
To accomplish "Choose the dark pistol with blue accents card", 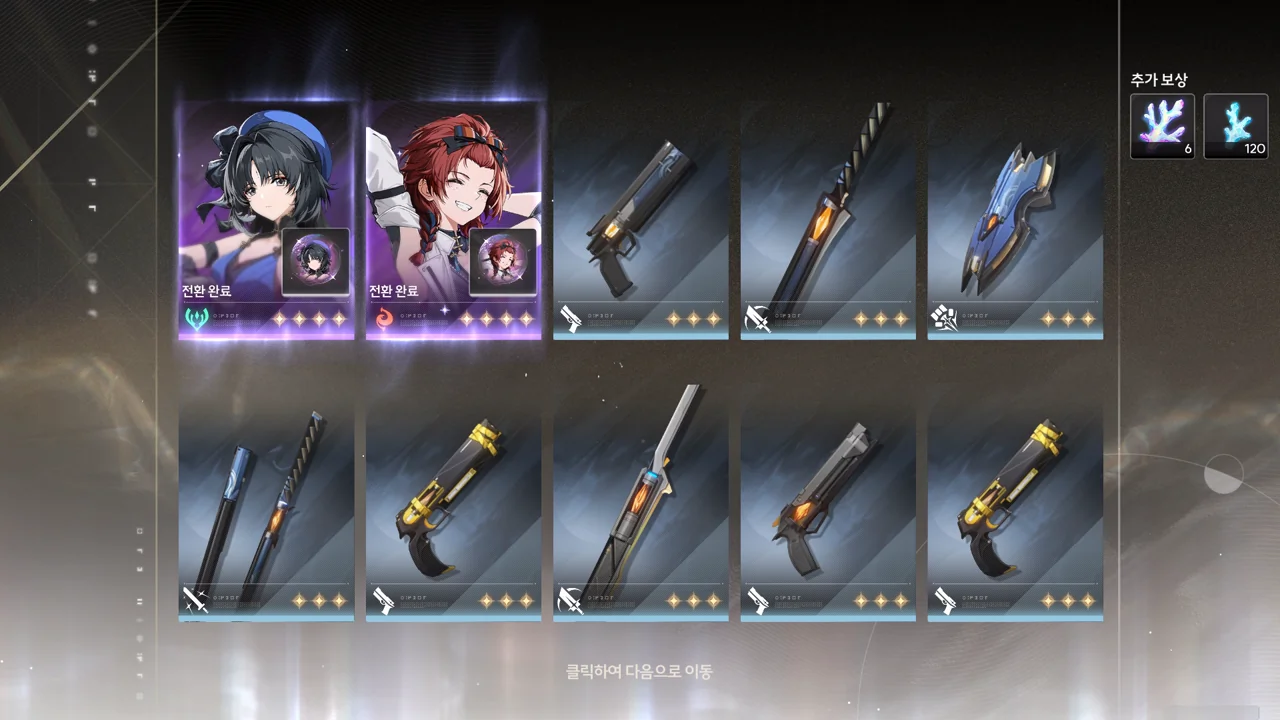I will coord(640,220).
